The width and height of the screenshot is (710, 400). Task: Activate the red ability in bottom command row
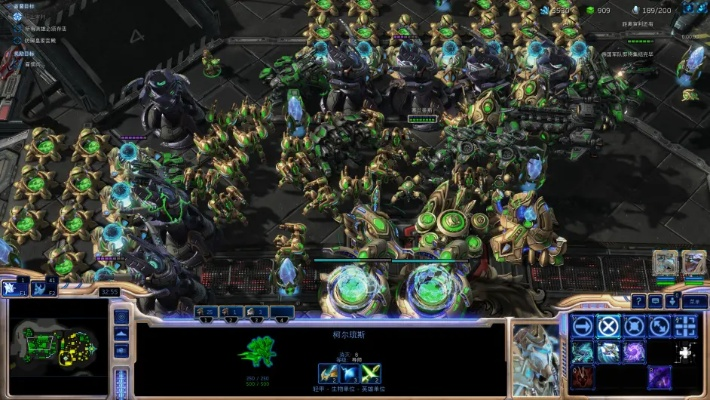[x=582, y=378]
